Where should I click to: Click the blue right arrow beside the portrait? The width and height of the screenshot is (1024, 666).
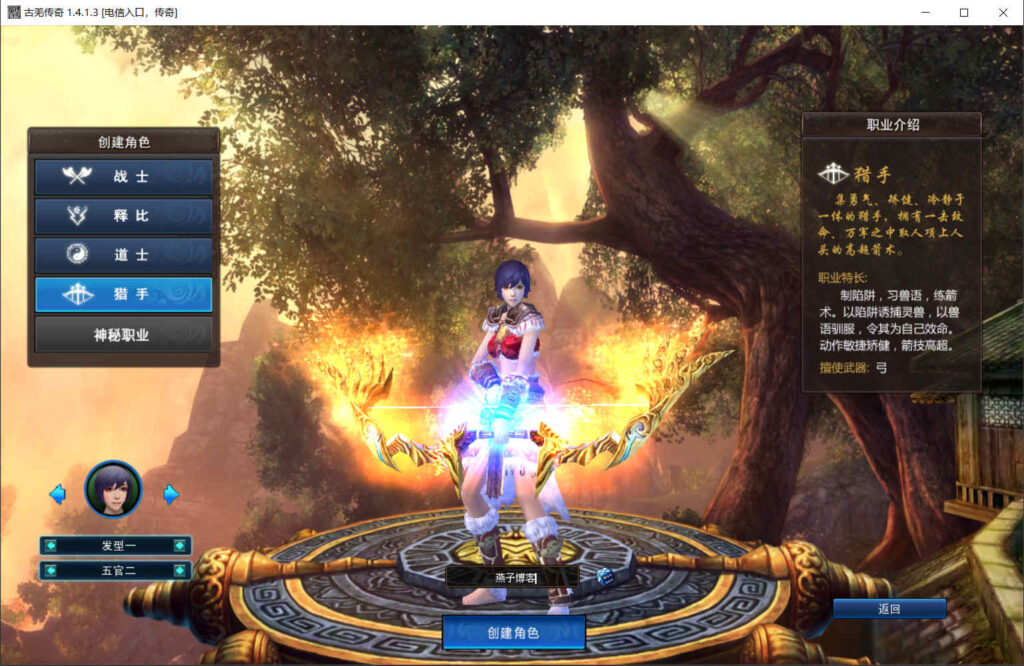171,494
